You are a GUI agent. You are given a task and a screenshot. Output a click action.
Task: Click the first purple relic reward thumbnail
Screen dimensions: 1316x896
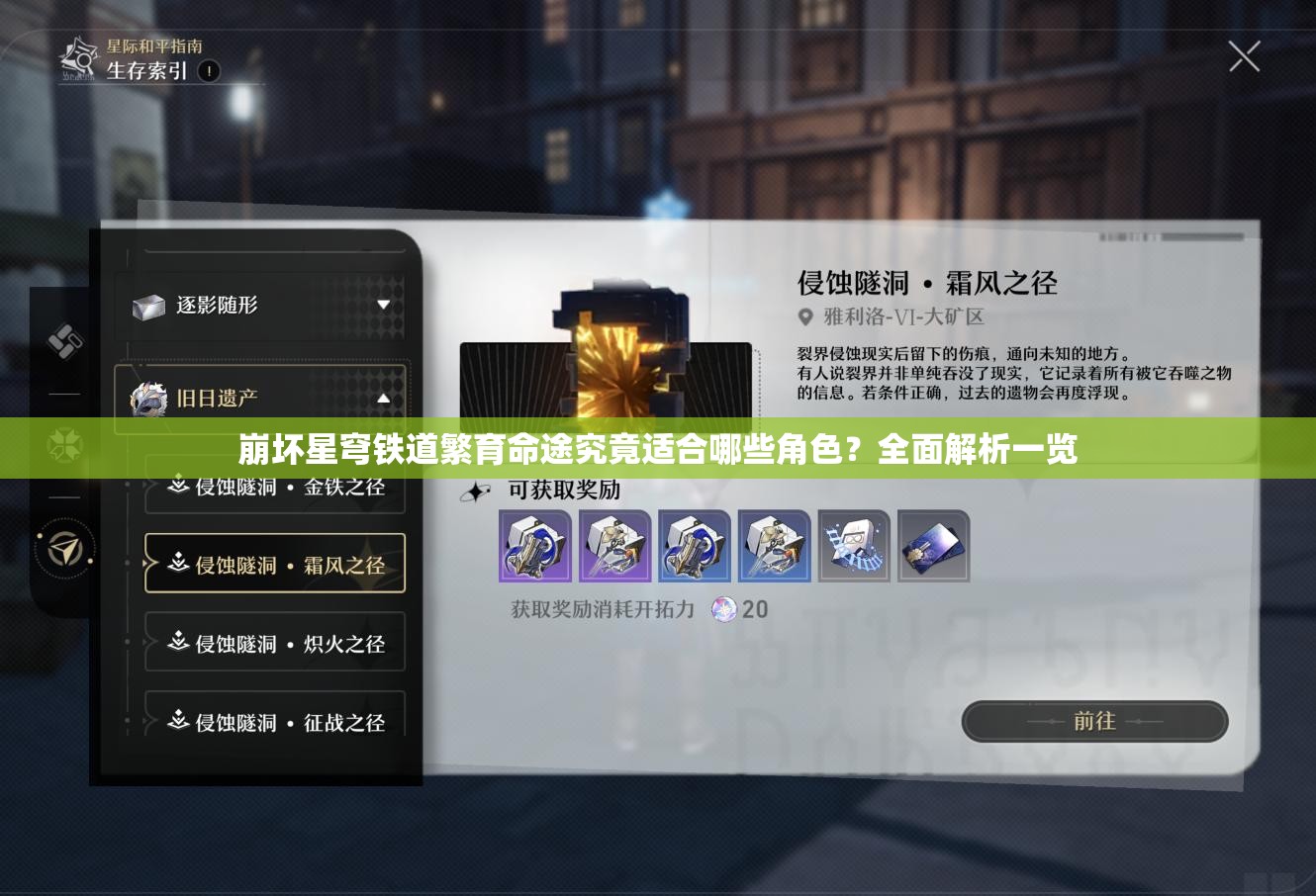click(535, 546)
